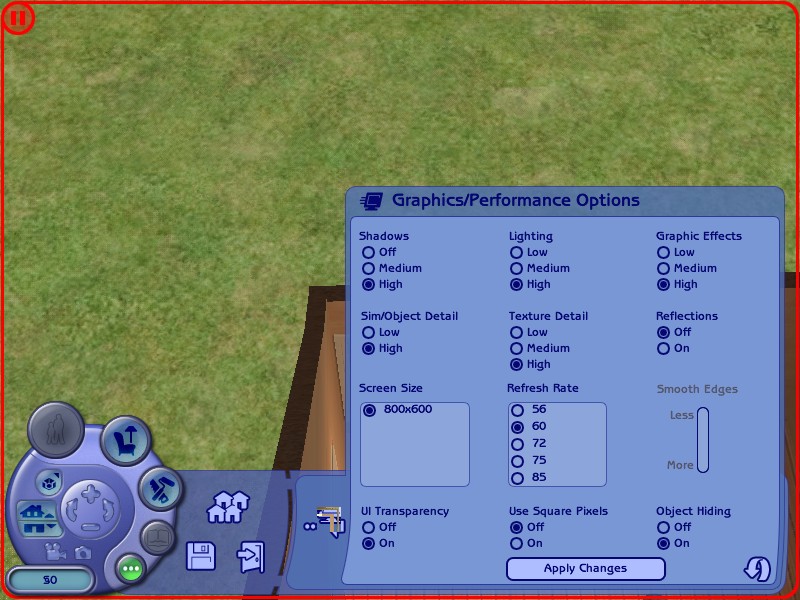Open the three-dots options button
The width and height of the screenshot is (800, 600).
131,569
